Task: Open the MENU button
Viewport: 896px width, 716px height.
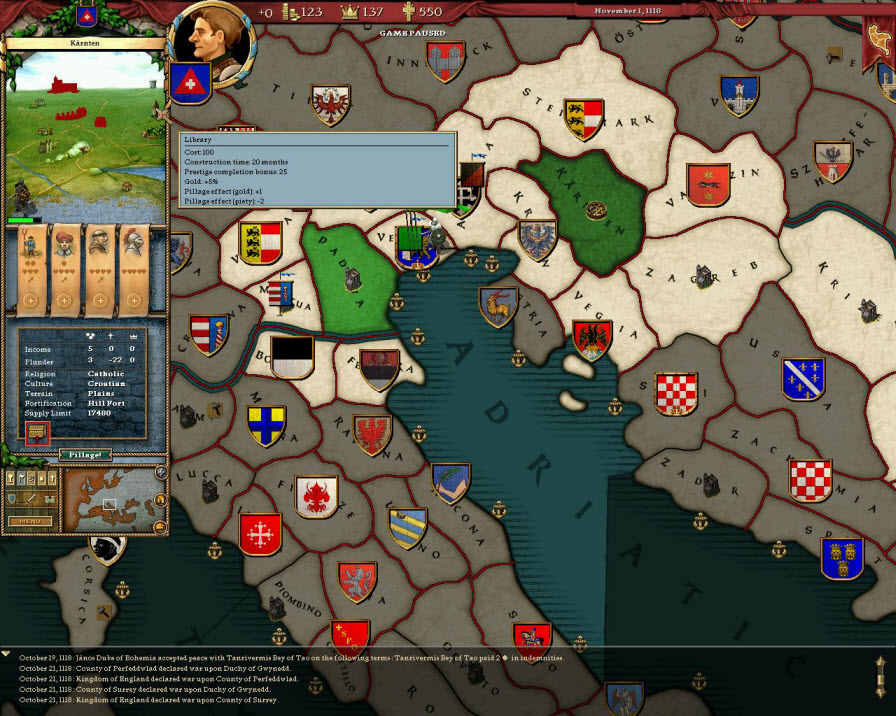Action: click(30, 521)
